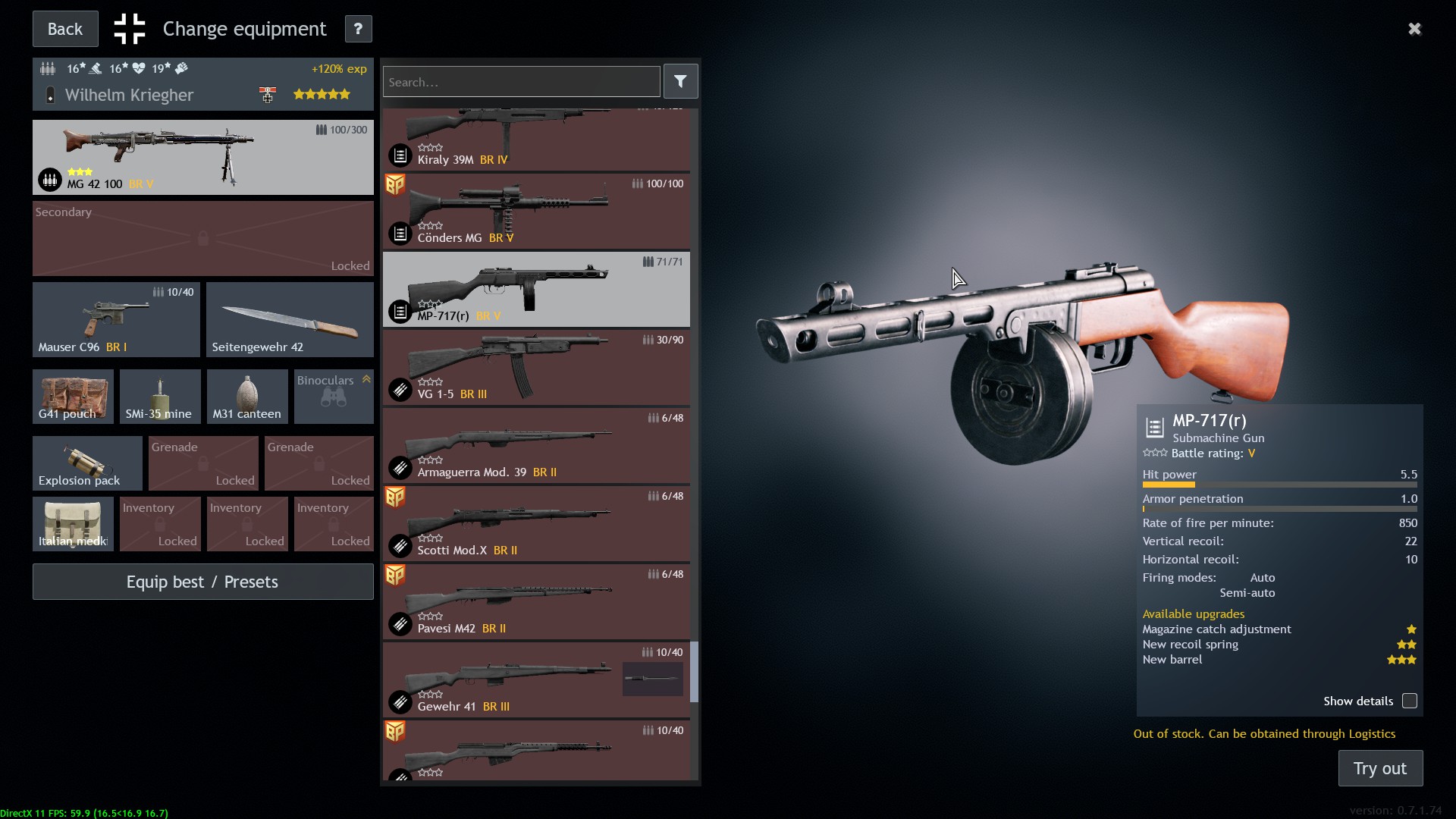Toggle the Show details checkbox

click(x=1409, y=701)
